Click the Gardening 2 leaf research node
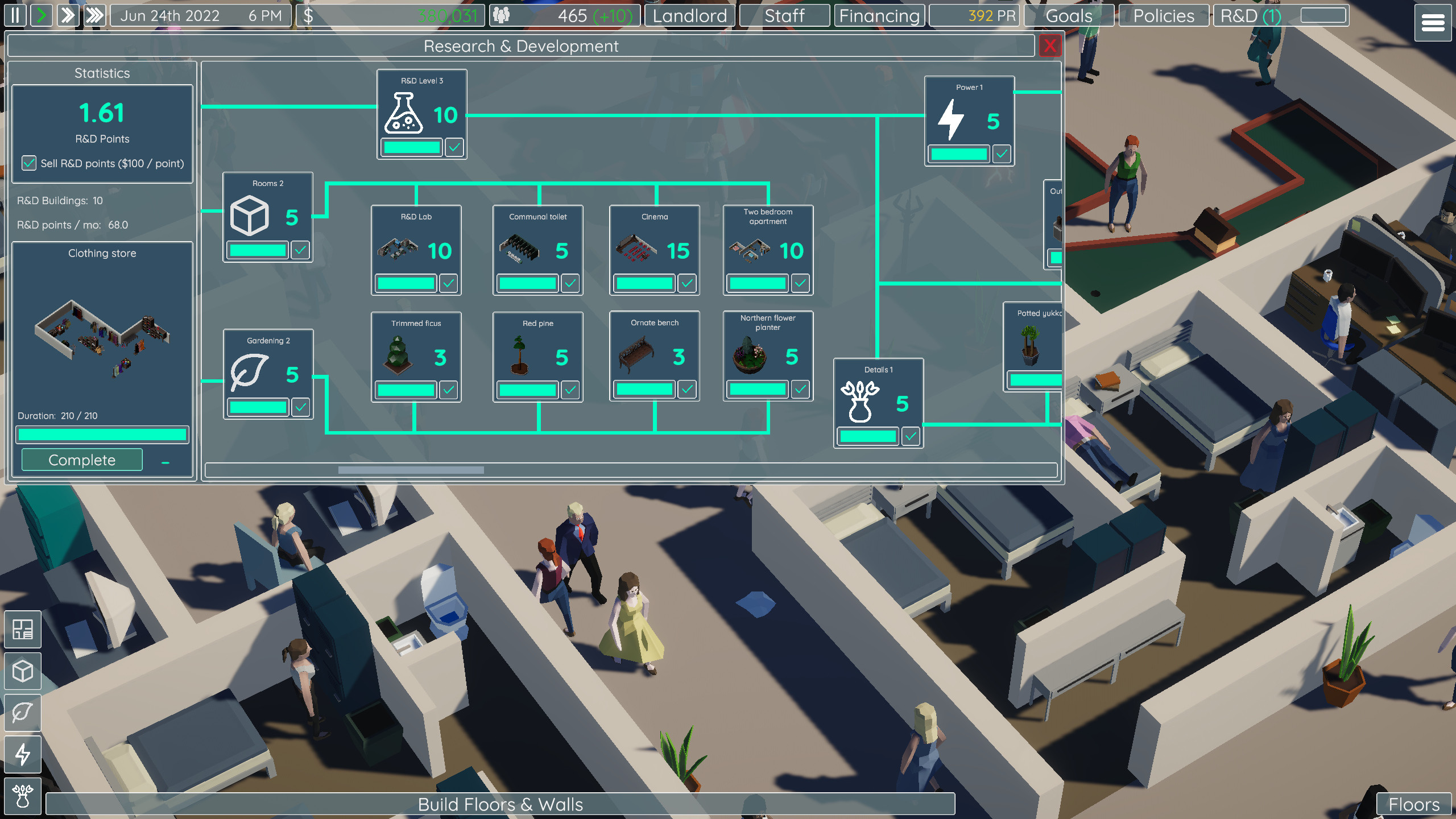 pos(267,373)
